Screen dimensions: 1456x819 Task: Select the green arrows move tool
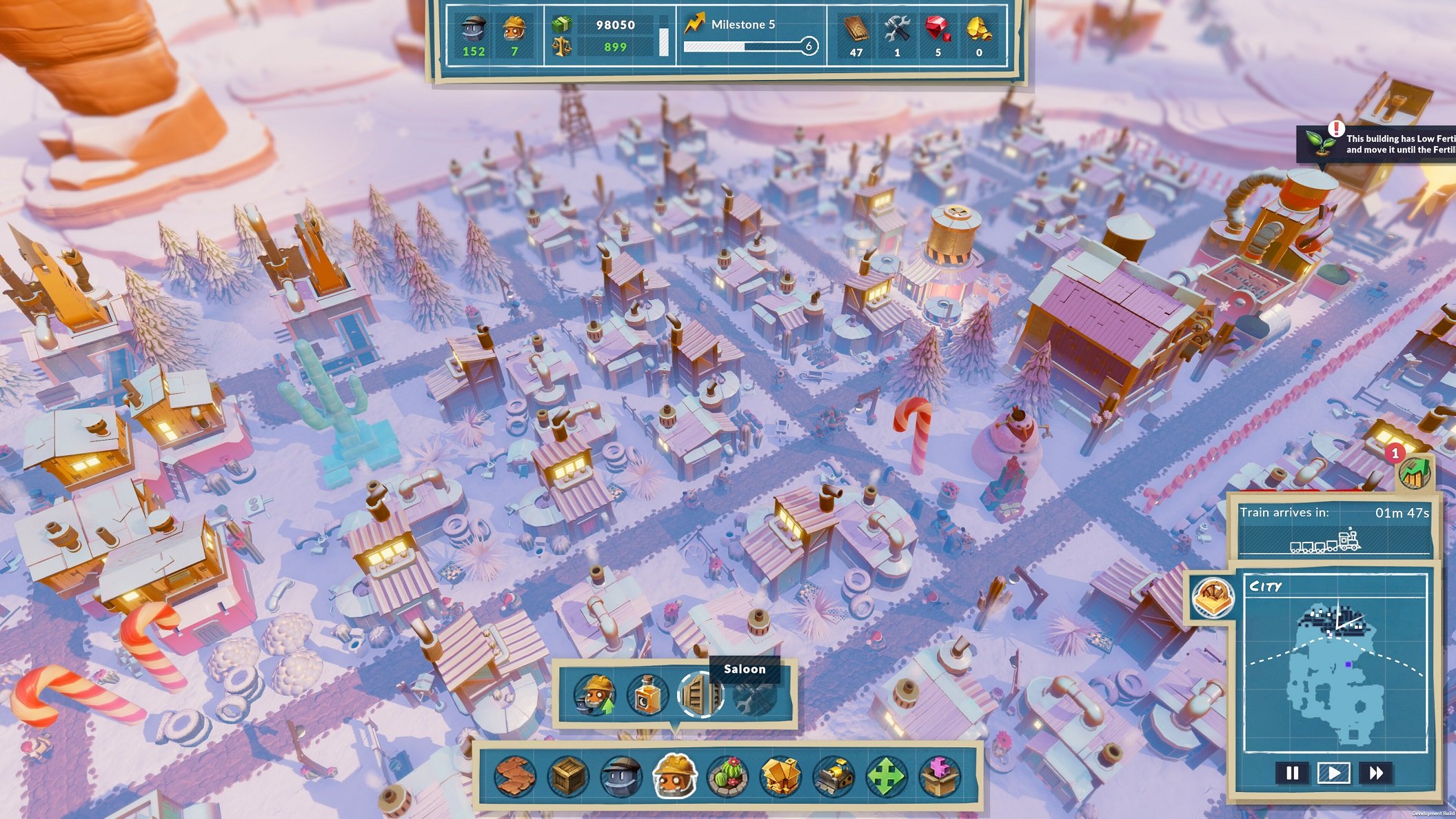(887, 776)
